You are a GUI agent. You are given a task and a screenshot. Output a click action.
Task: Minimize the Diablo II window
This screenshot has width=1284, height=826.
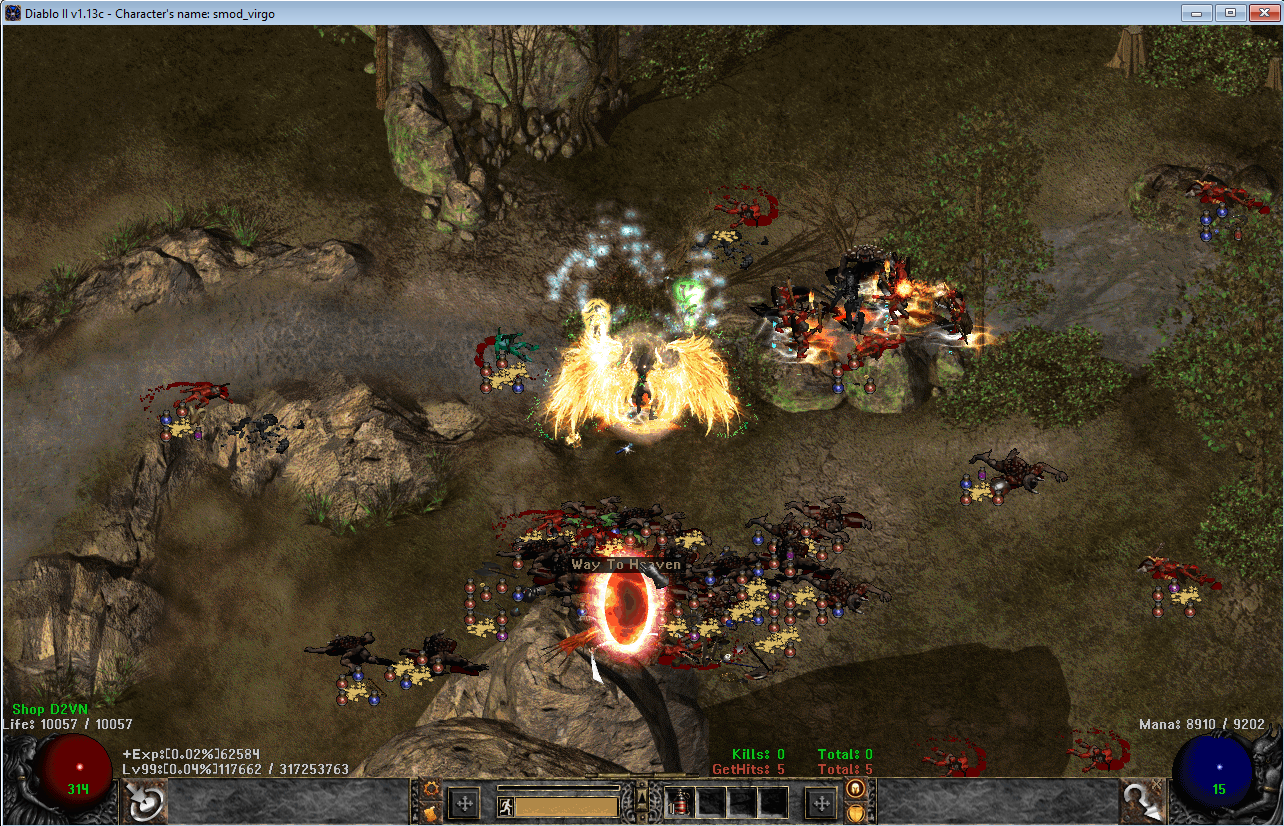coord(1195,13)
